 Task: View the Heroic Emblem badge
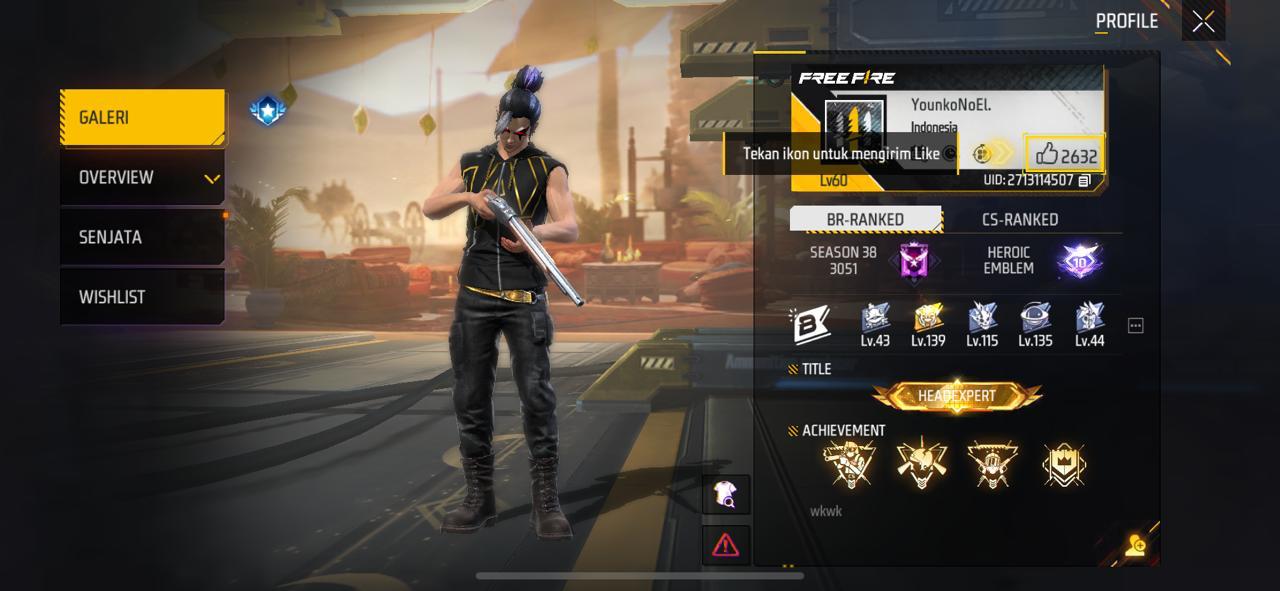[x=1079, y=261]
